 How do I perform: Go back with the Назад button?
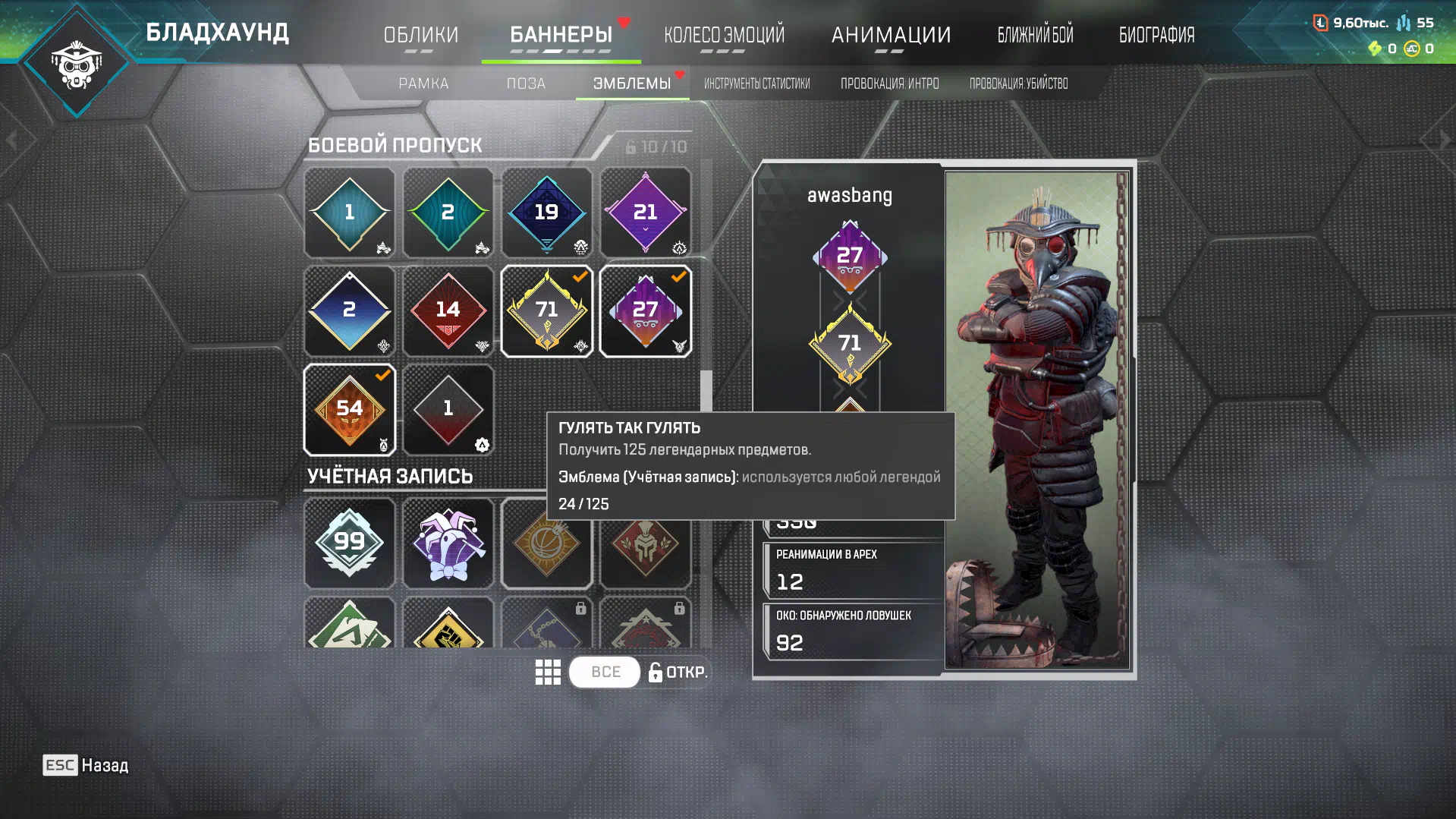pos(86,765)
